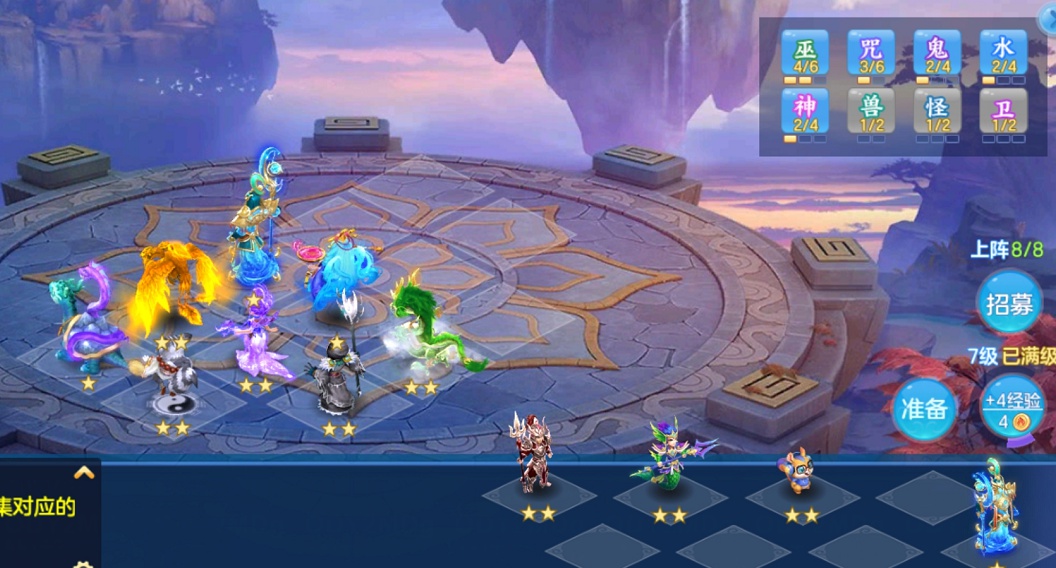Buy experience with the +4经验 button
Image resolution: width=1056 pixels, height=568 pixels.
coord(1011,408)
